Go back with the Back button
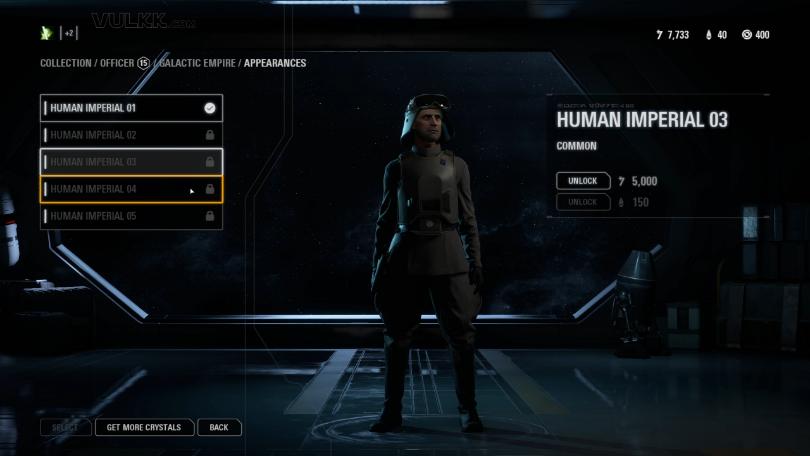The image size is (810, 456). pos(219,427)
